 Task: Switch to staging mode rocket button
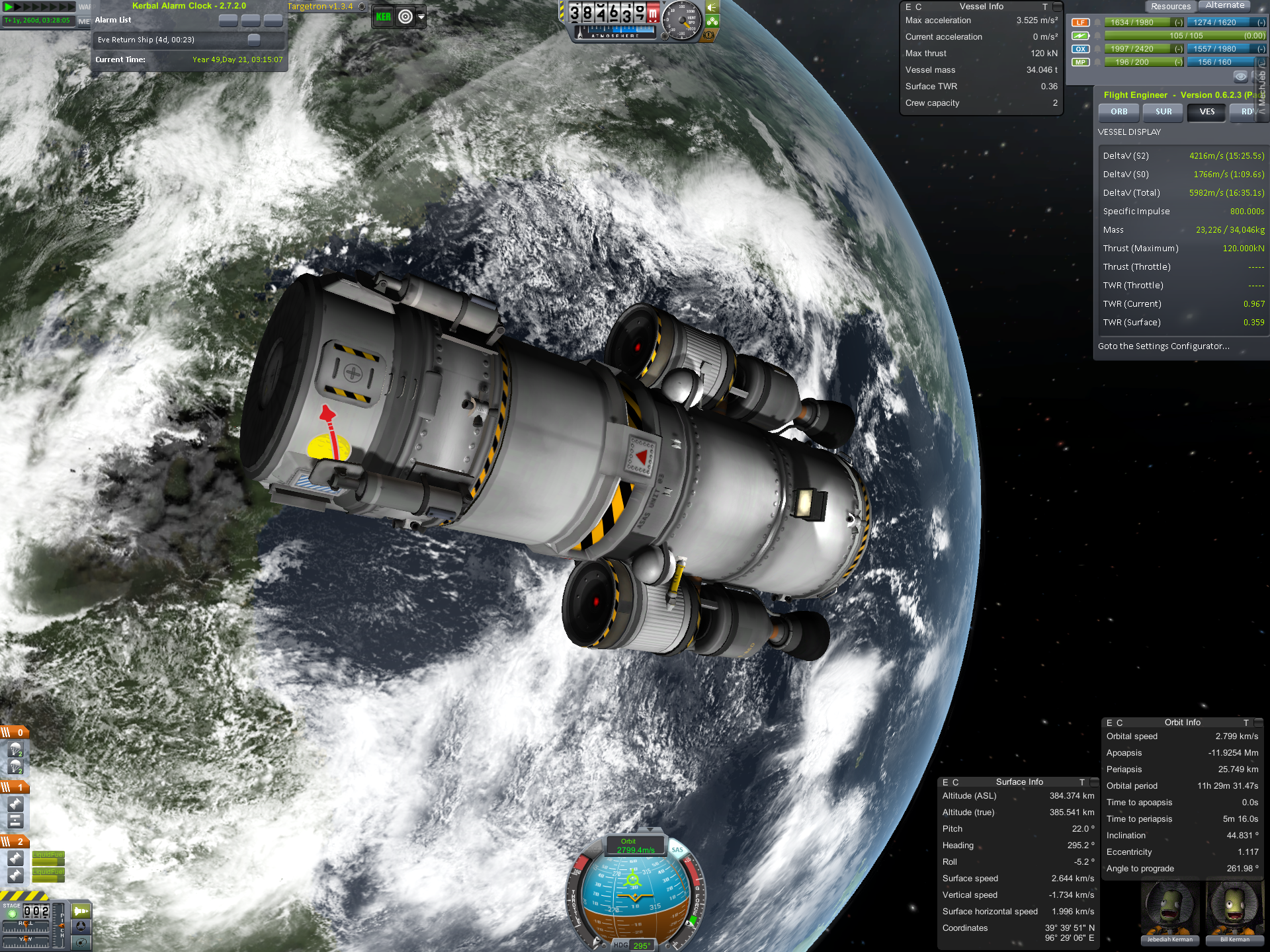click(x=81, y=911)
